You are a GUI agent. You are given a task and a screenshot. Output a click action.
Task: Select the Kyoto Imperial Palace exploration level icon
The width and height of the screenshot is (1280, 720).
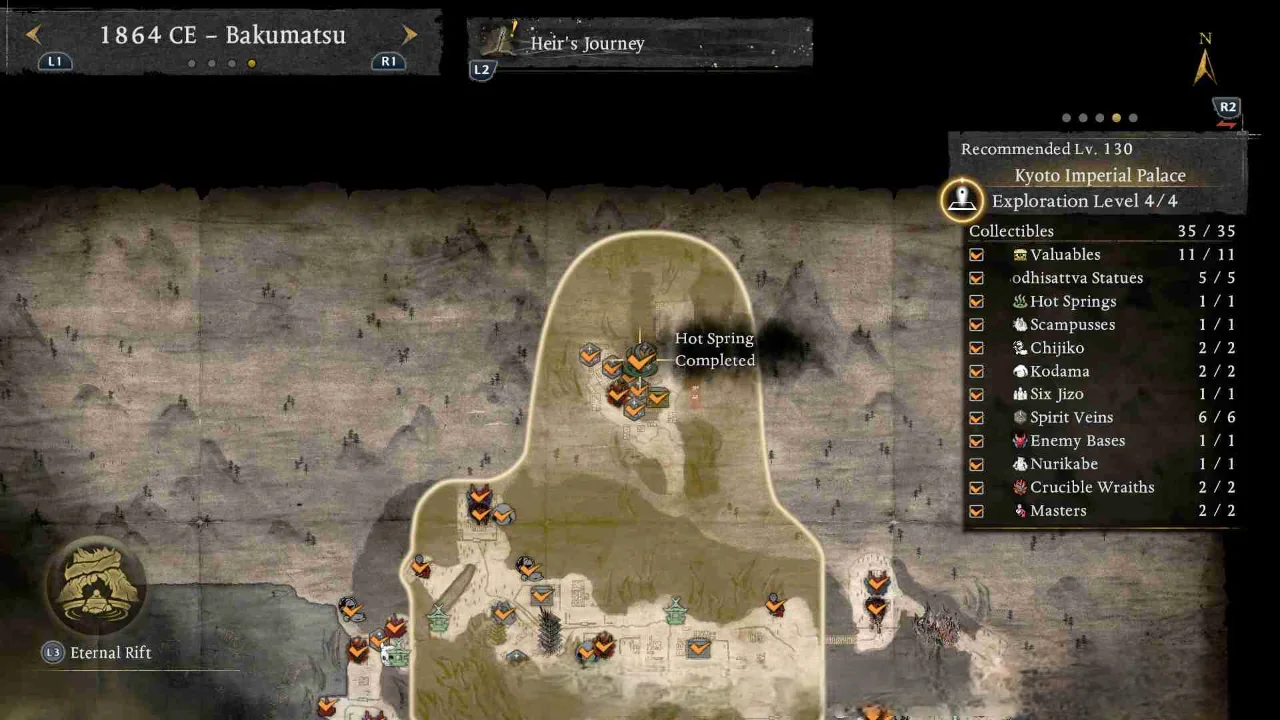click(962, 200)
